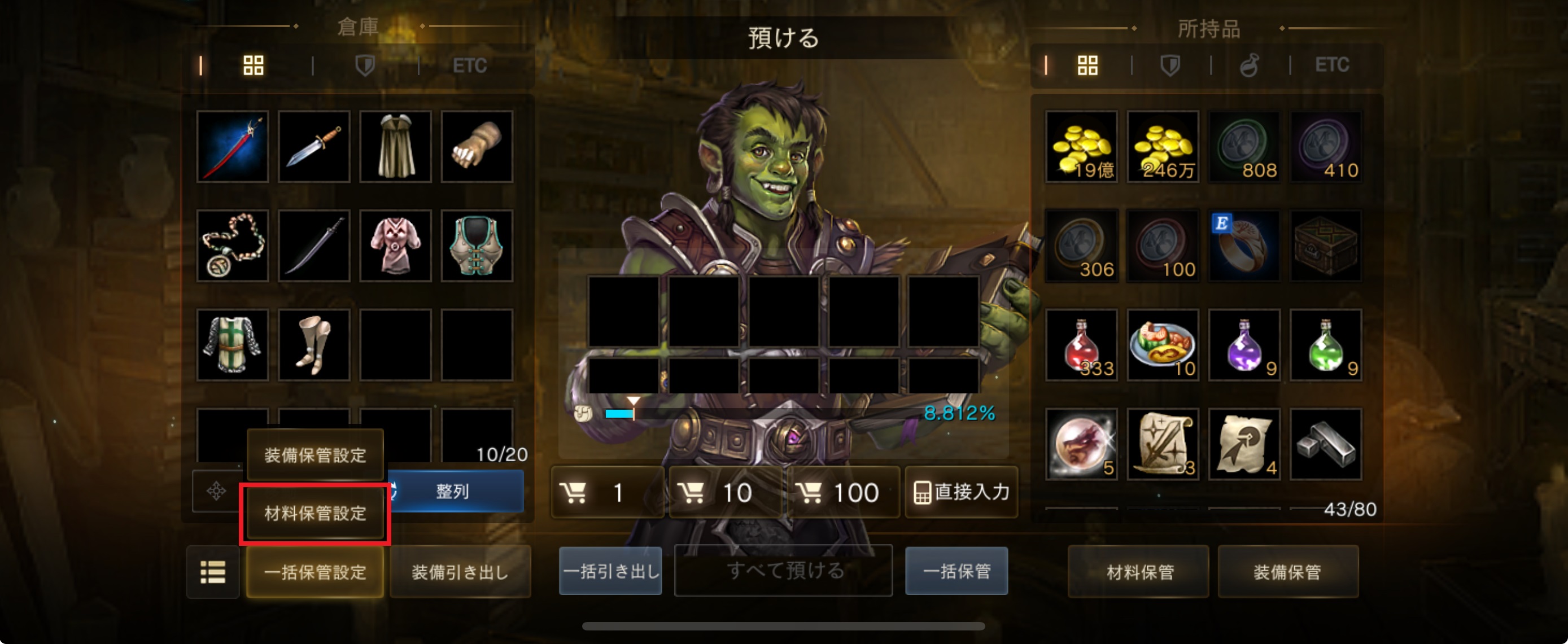
Task: Open the list view icon button
Action: pos(212,572)
